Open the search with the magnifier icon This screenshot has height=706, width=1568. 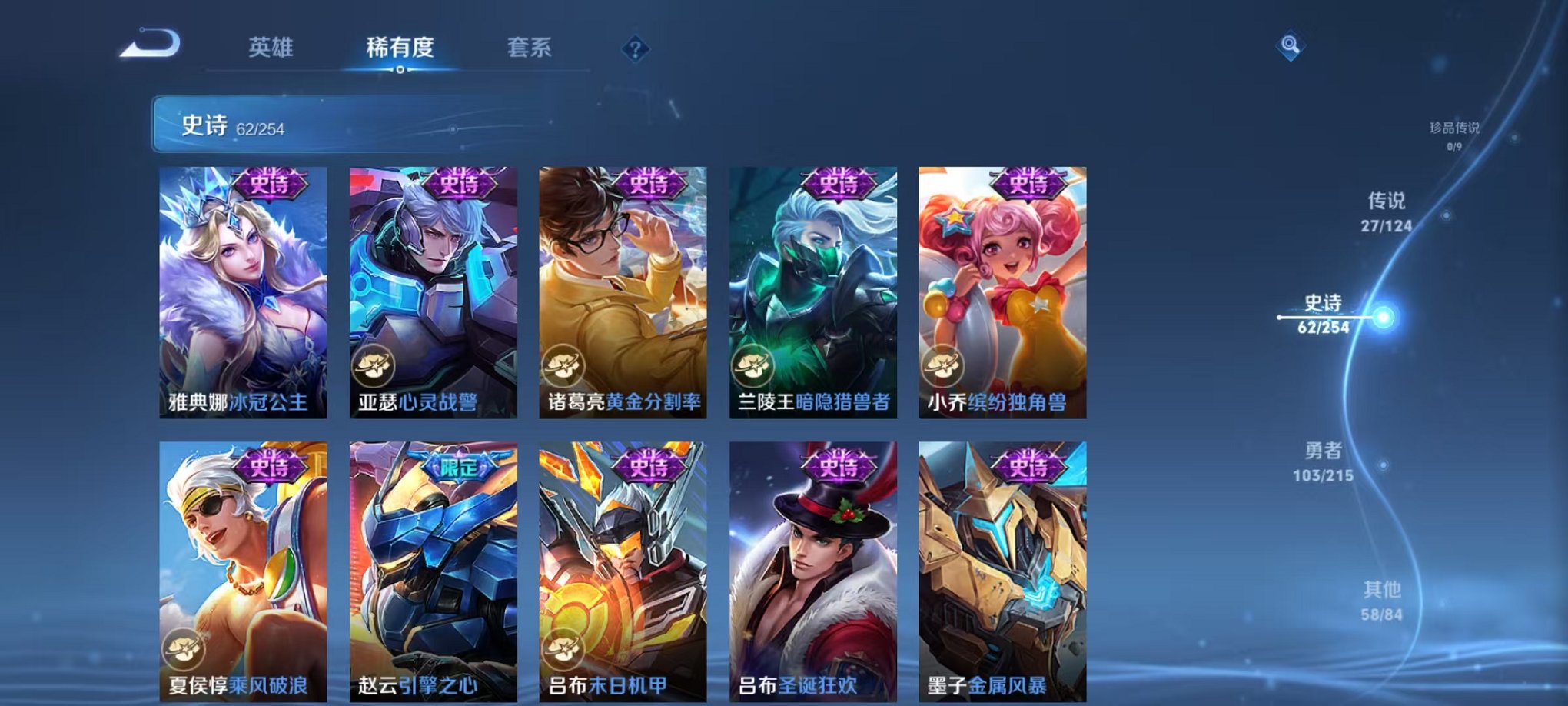(1291, 46)
